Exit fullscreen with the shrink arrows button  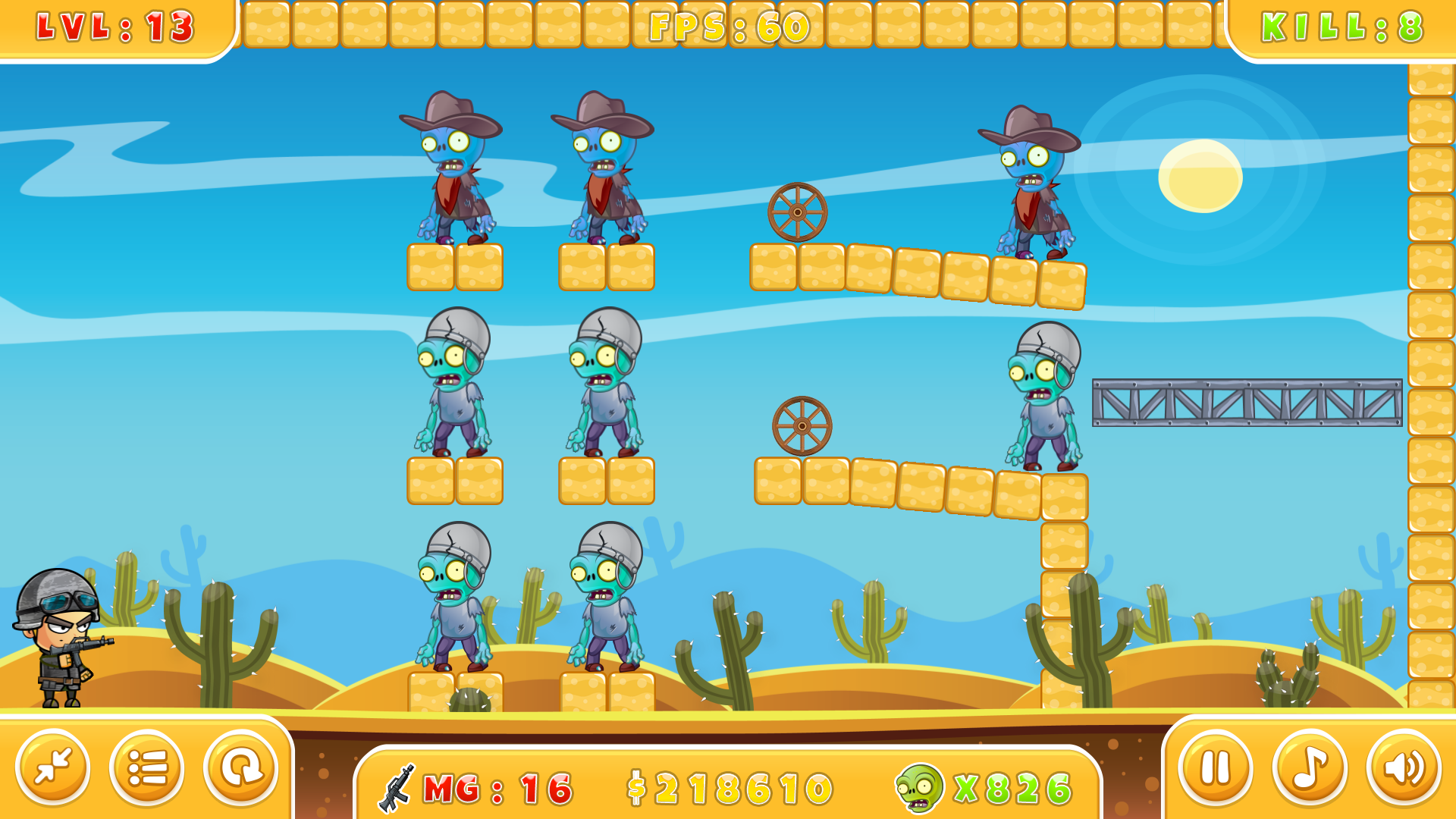pos(53,767)
